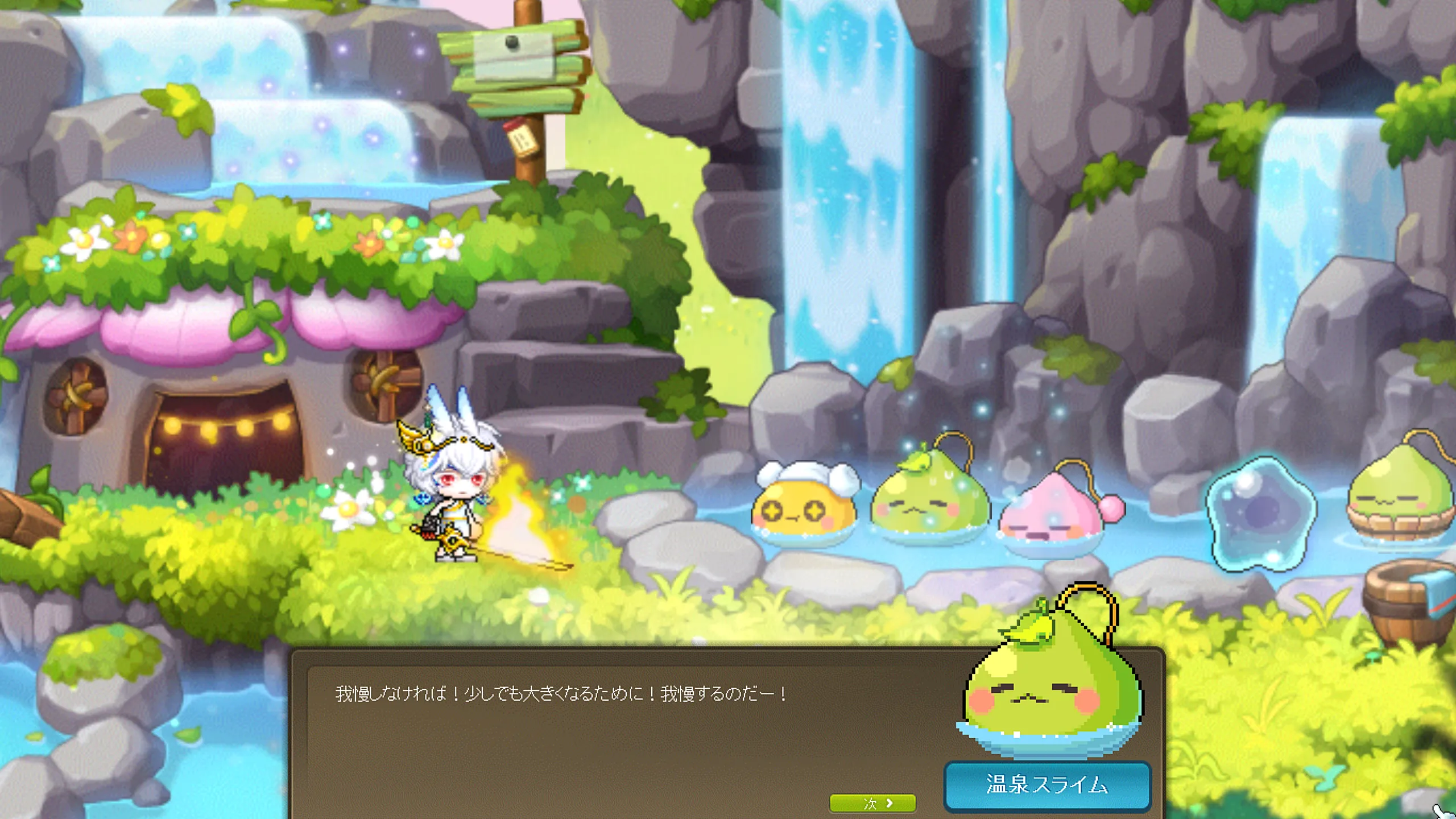
Task: Click the green 次 (Next) dialogue button
Action: 872,803
